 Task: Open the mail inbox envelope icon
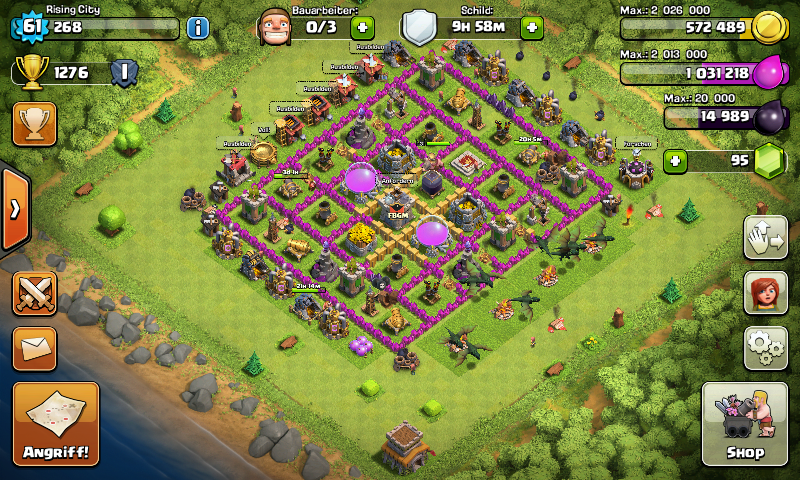(x=34, y=348)
